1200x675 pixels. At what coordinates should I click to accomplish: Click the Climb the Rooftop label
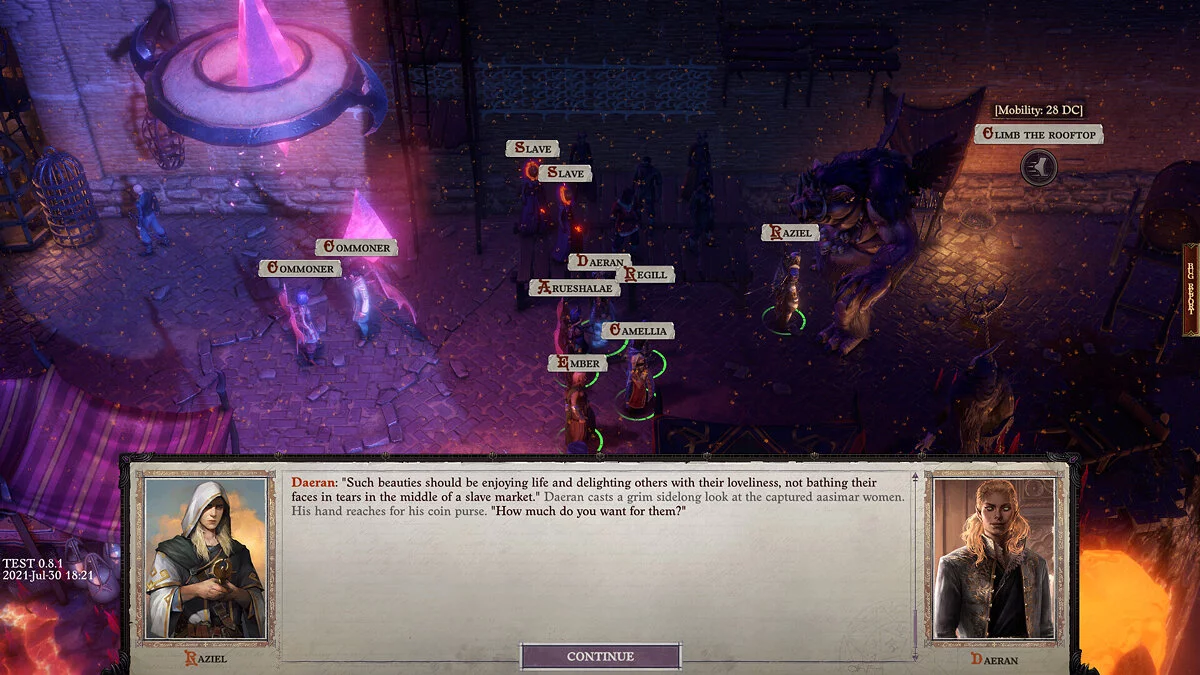[x=1039, y=134]
